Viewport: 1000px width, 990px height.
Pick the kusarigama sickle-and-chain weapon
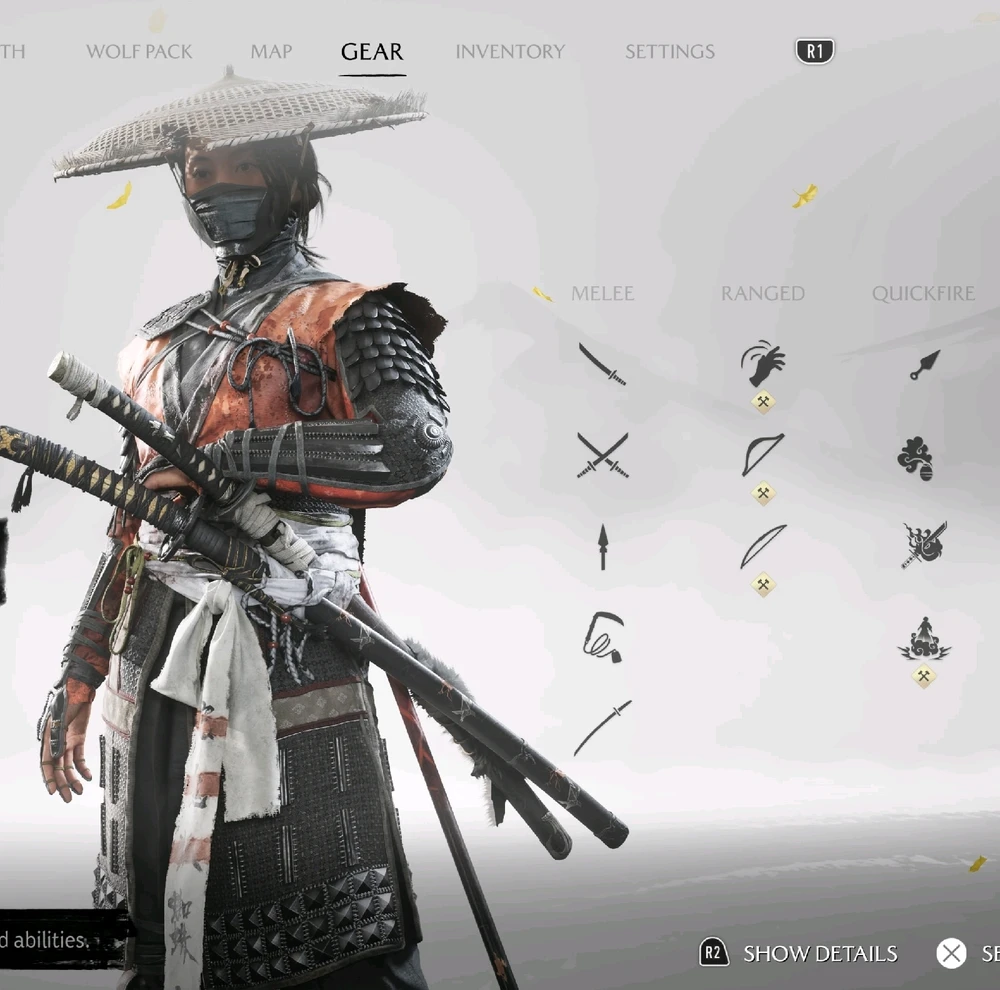coord(603,637)
